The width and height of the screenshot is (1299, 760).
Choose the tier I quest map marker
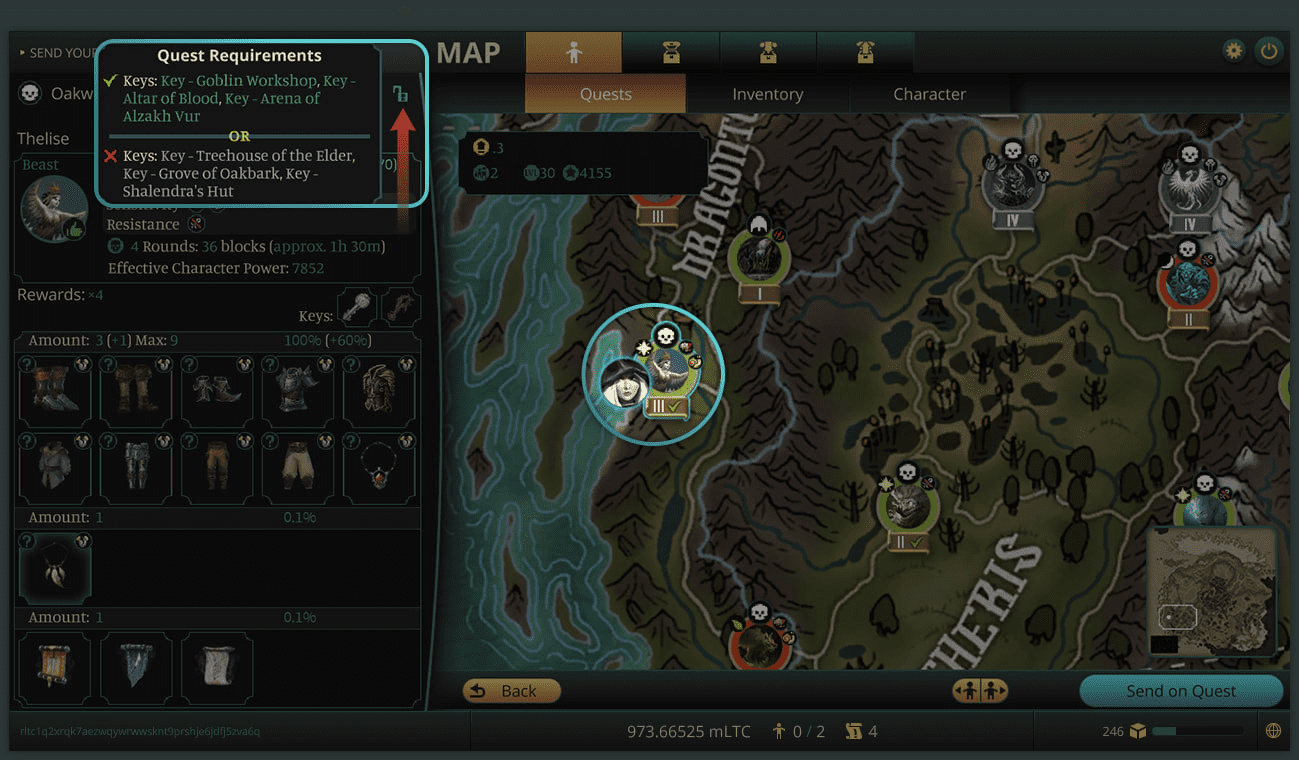(759, 263)
